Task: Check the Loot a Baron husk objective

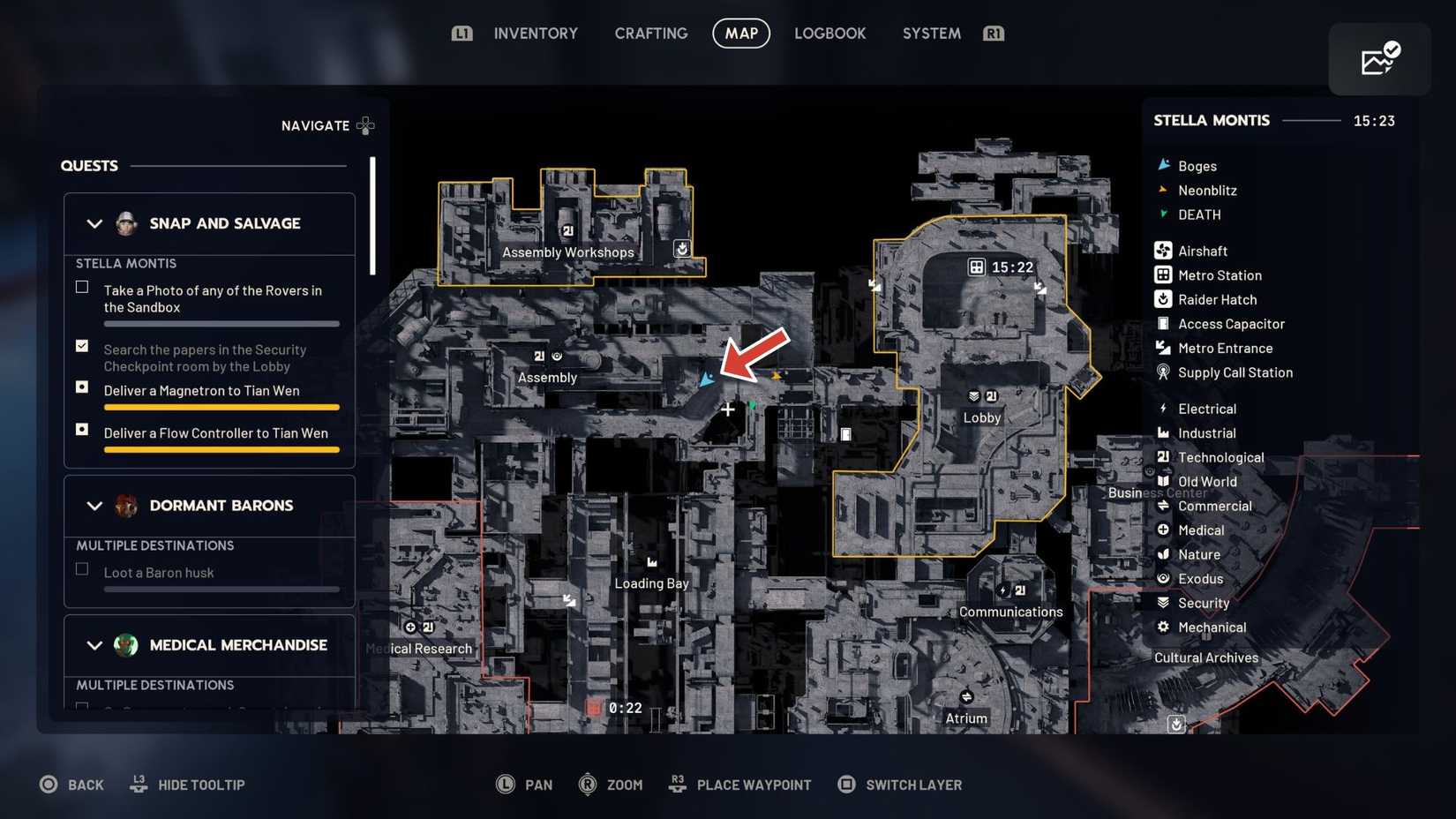Action: pos(81,569)
